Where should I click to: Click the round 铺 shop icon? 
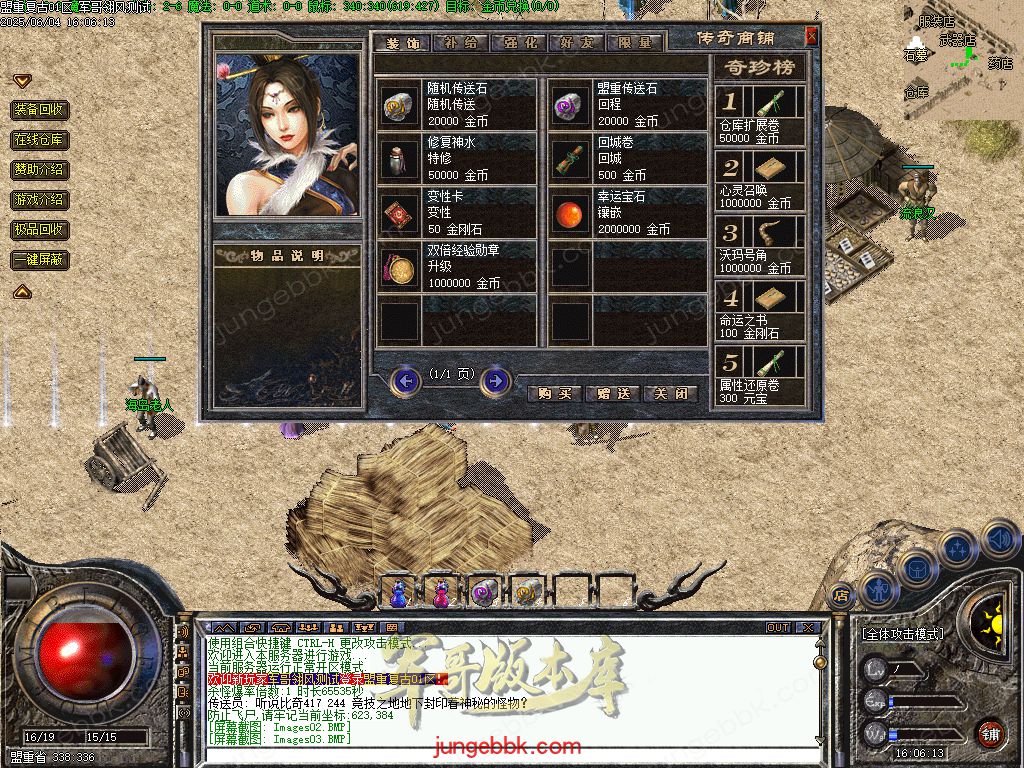[x=990, y=733]
